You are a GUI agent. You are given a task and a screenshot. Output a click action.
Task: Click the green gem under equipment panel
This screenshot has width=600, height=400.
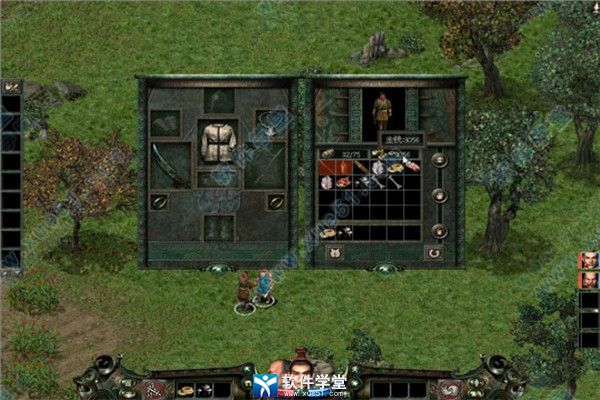(x=218, y=268)
